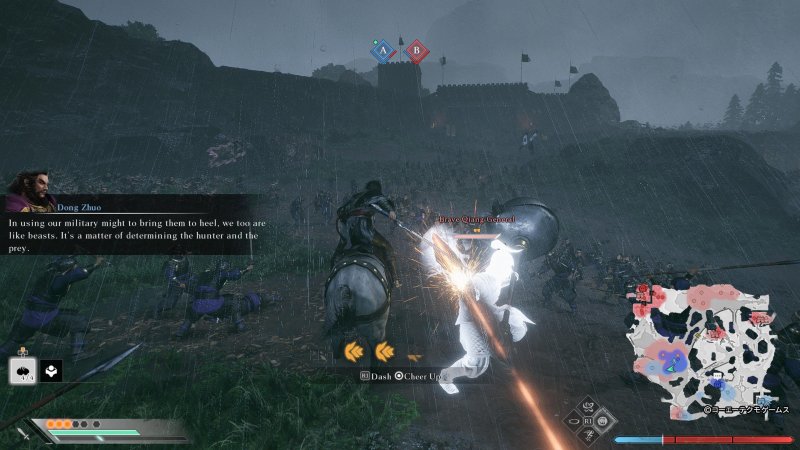Open the battlefield minimap
The image size is (800, 450).
700,343
